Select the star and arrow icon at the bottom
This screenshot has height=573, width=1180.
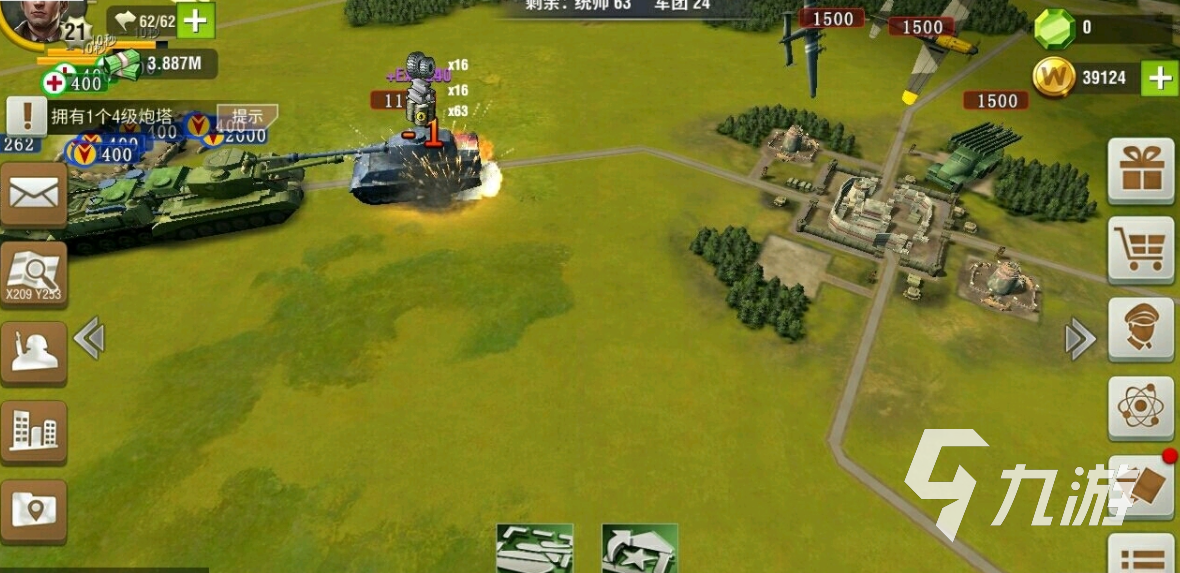[640, 549]
